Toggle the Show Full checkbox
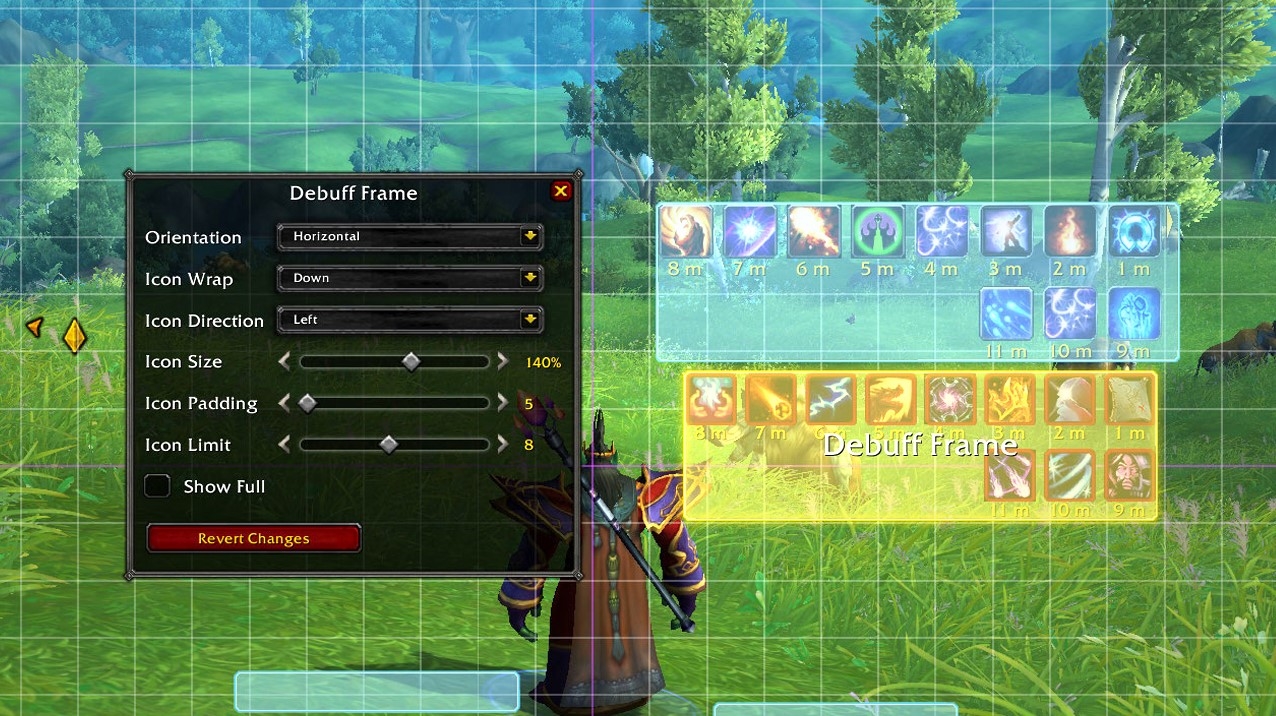 point(157,486)
